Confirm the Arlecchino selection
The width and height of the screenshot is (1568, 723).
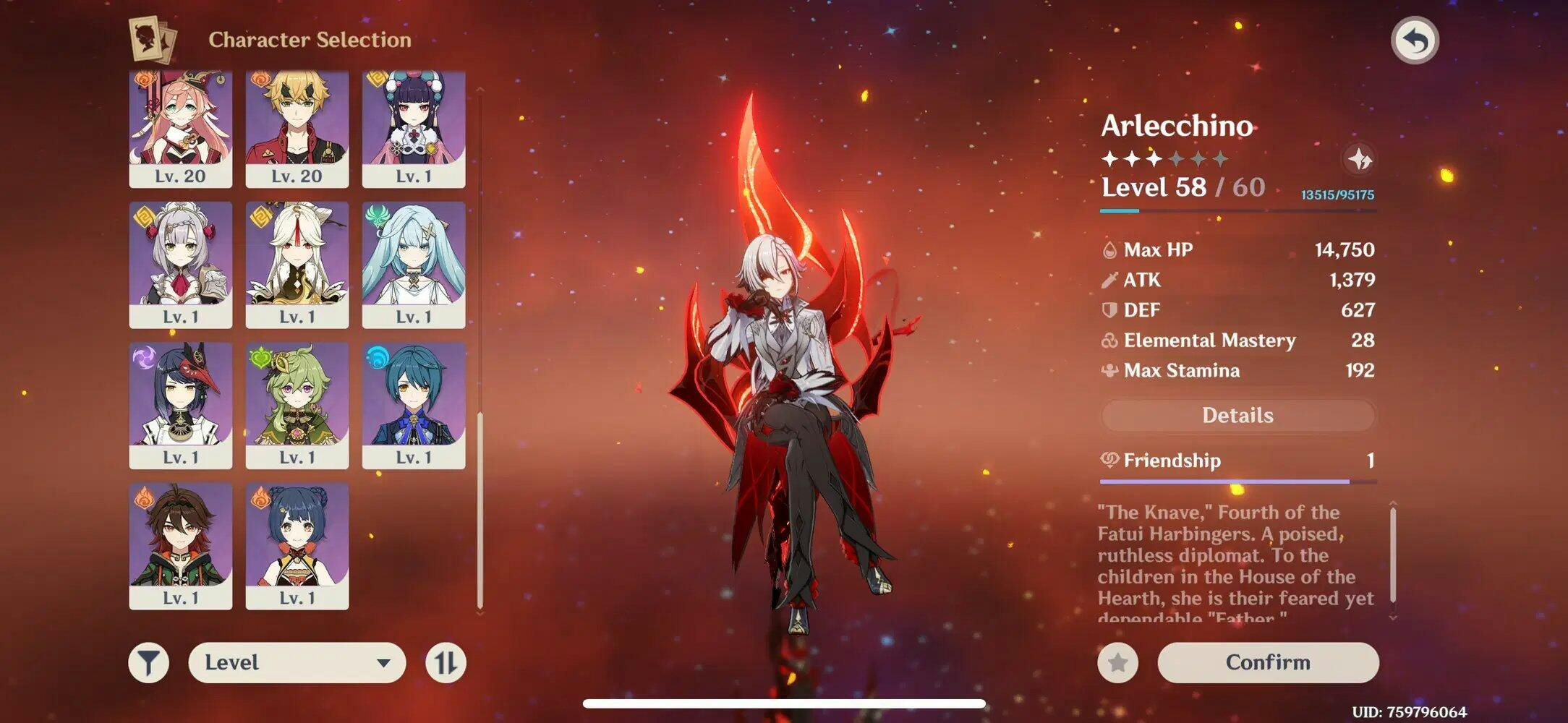[1267, 662]
